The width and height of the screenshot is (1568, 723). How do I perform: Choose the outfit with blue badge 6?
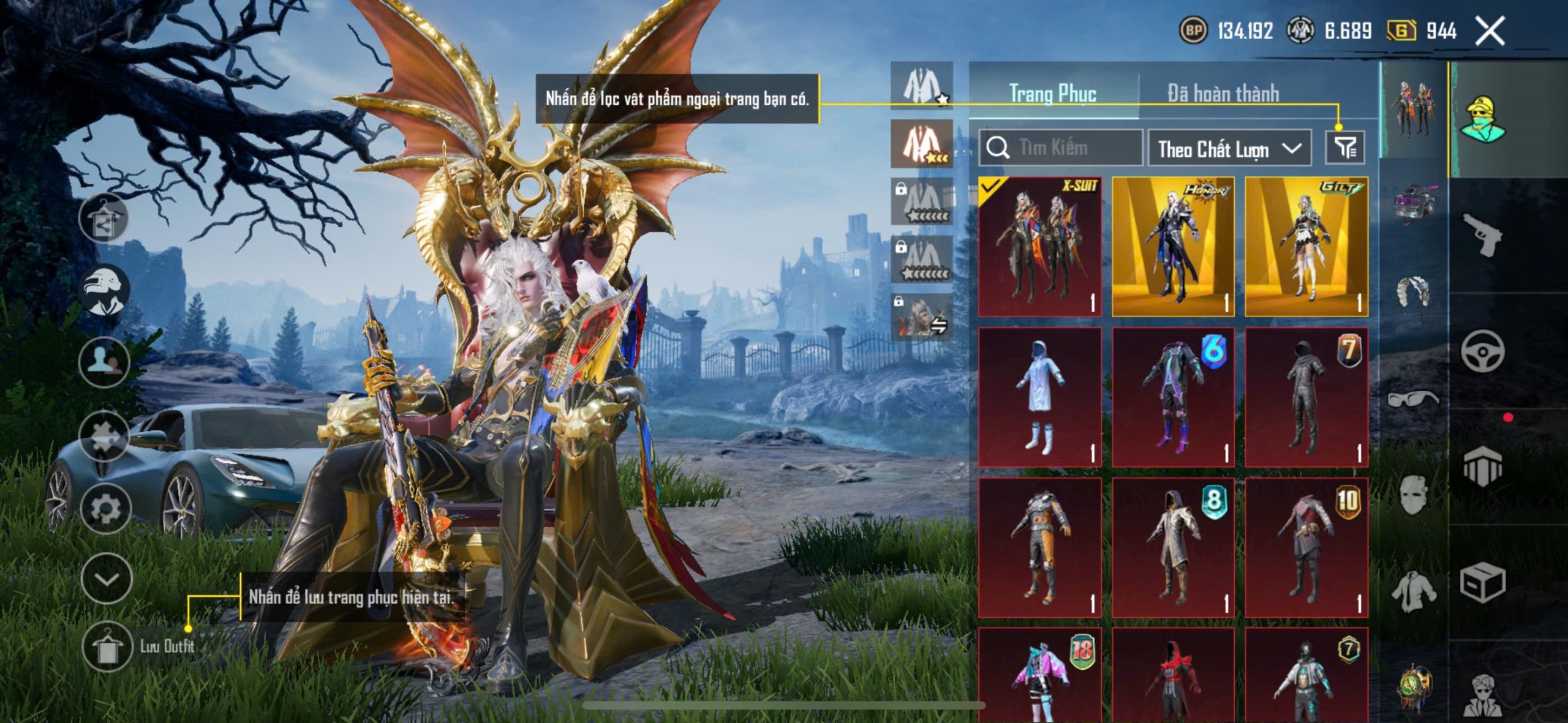(x=1173, y=397)
